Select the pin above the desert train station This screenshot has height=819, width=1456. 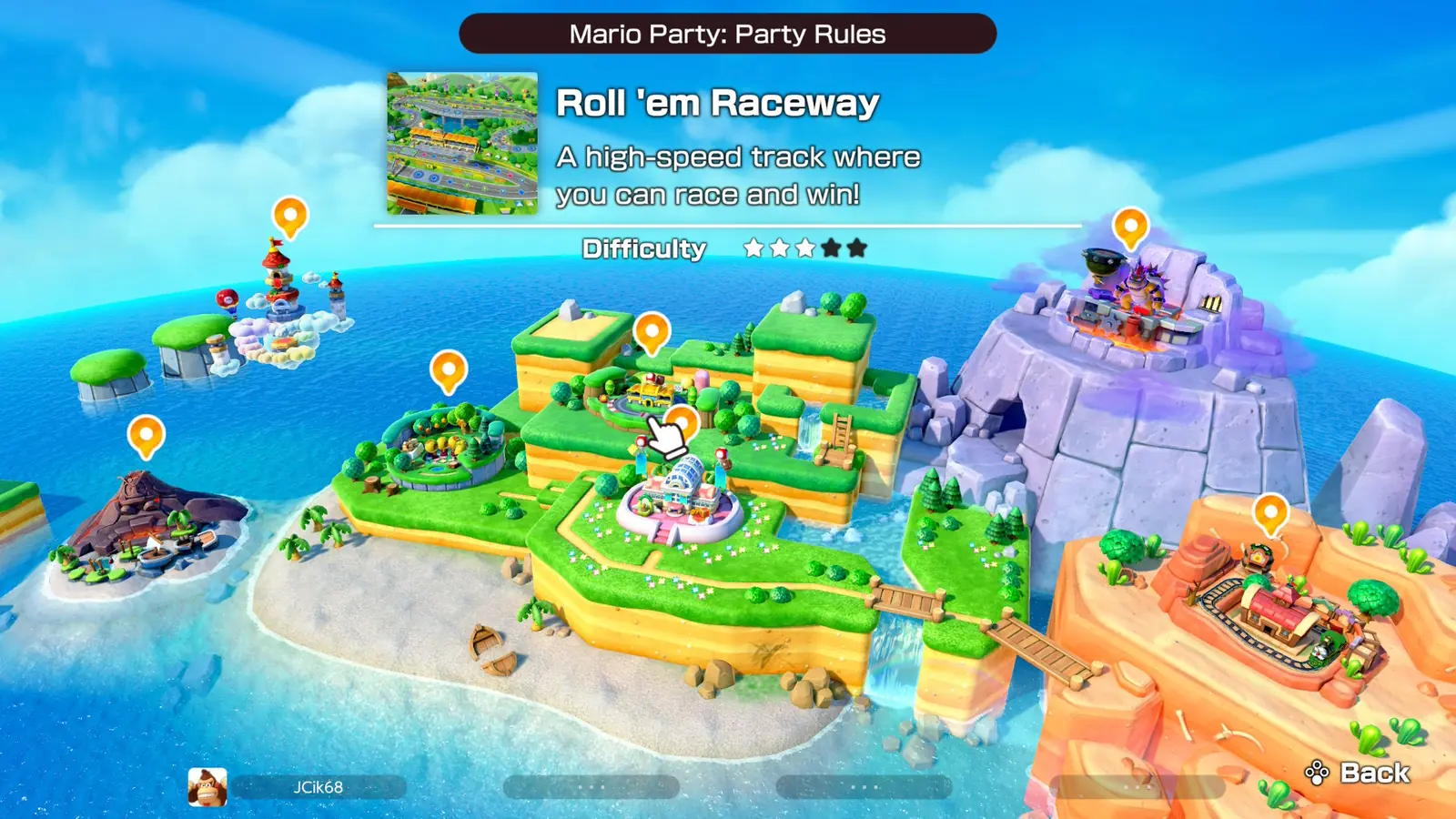click(x=1270, y=512)
